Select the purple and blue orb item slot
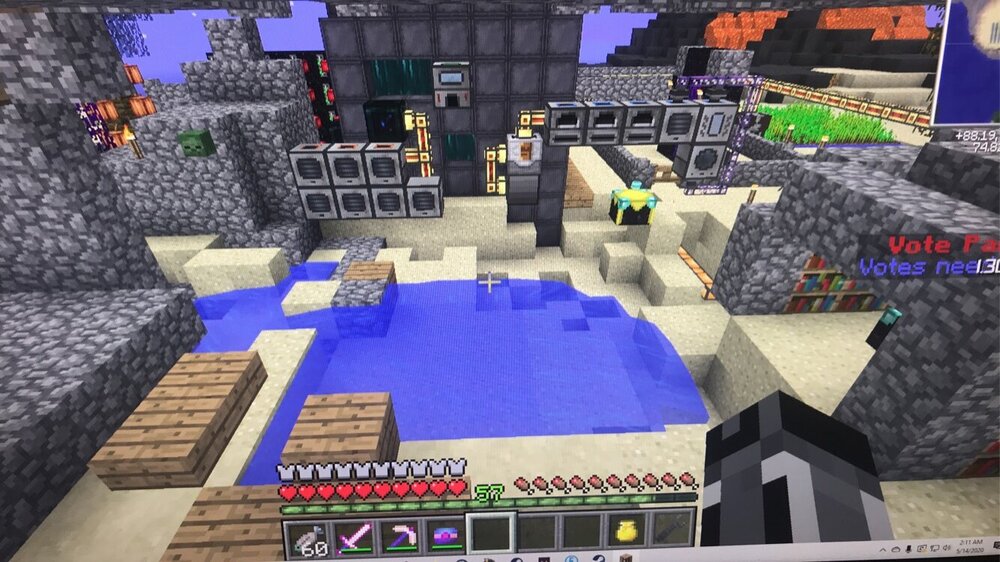 tap(445, 536)
